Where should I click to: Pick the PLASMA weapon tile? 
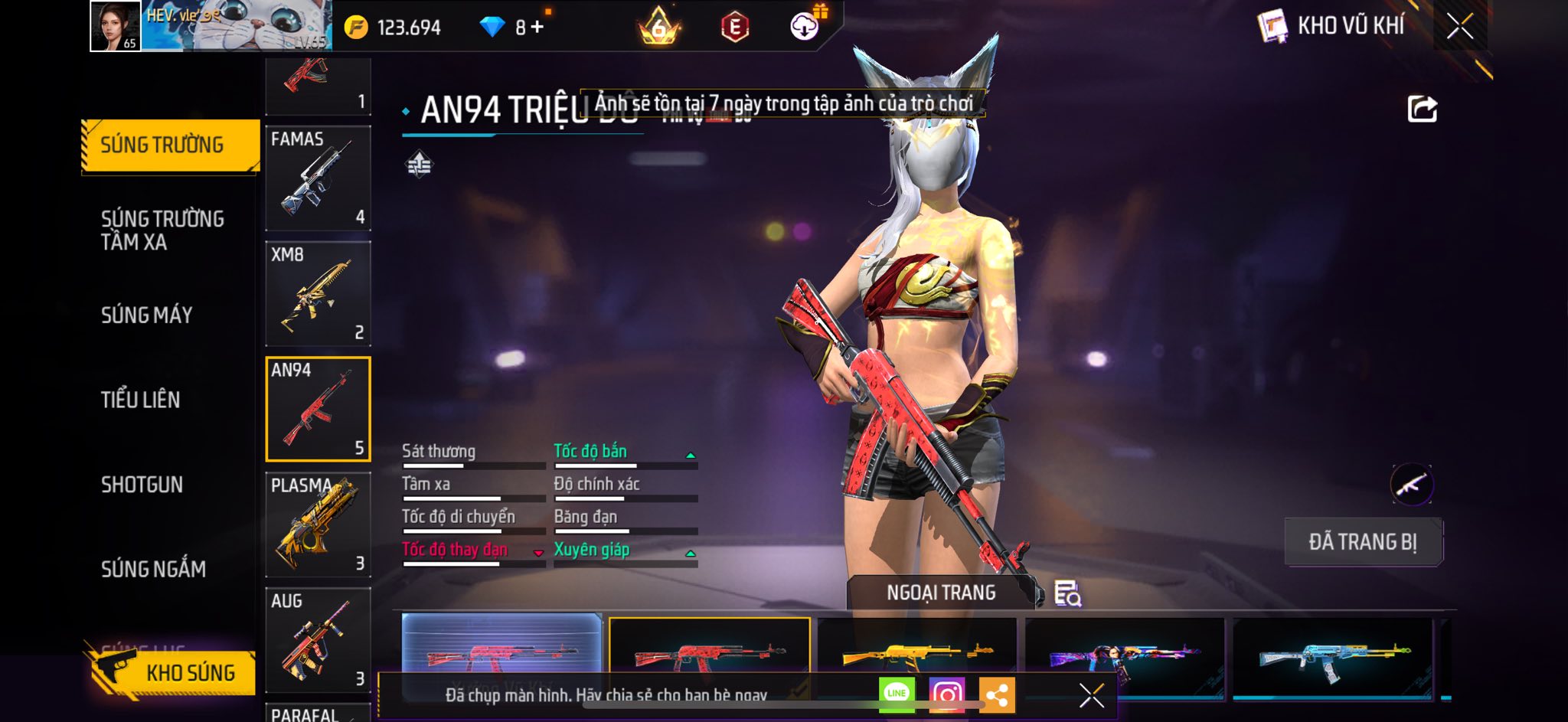pos(318,525)
